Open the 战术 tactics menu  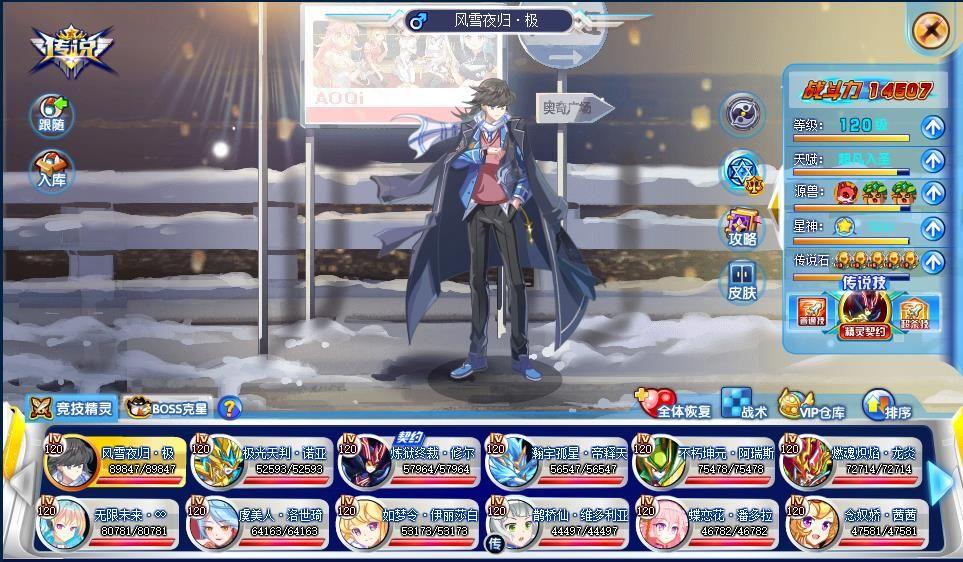click(744, 405)
